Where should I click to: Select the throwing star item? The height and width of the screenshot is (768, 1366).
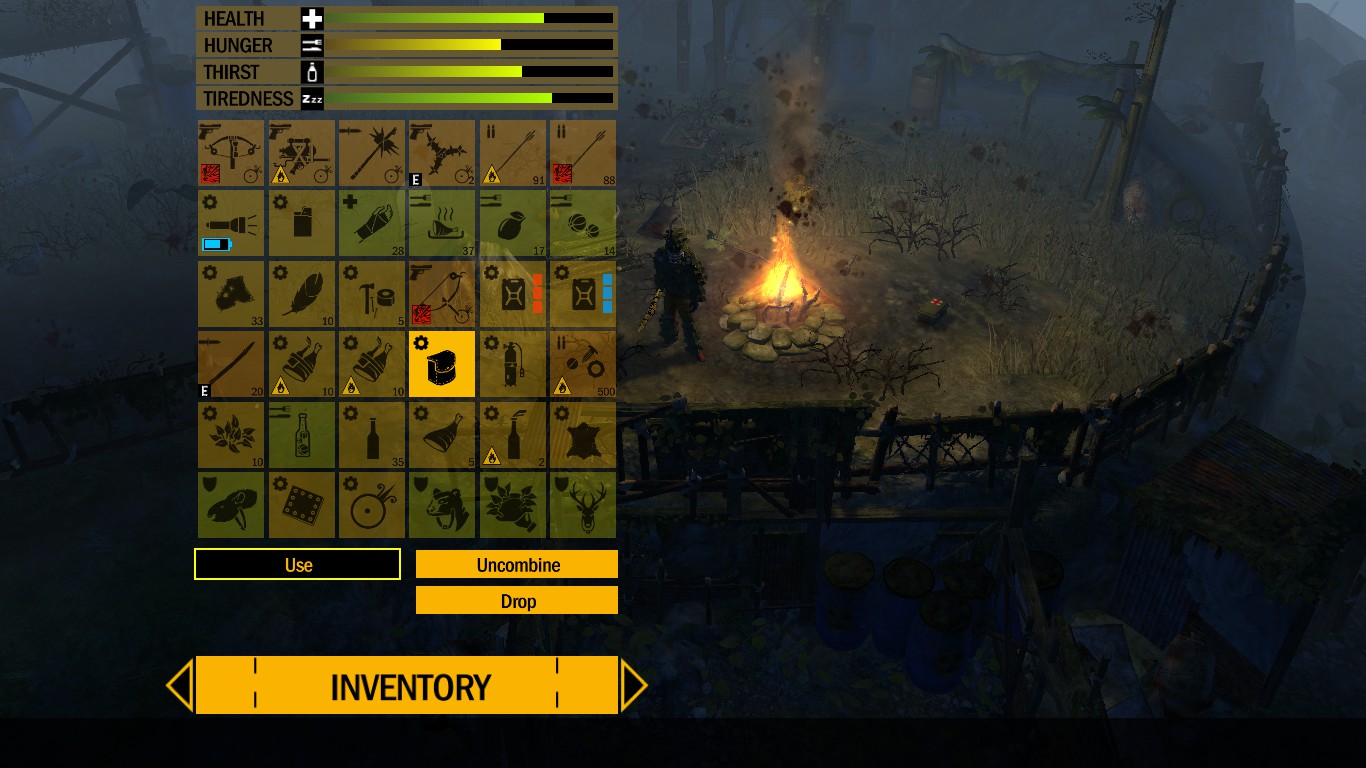pos(441,152)
